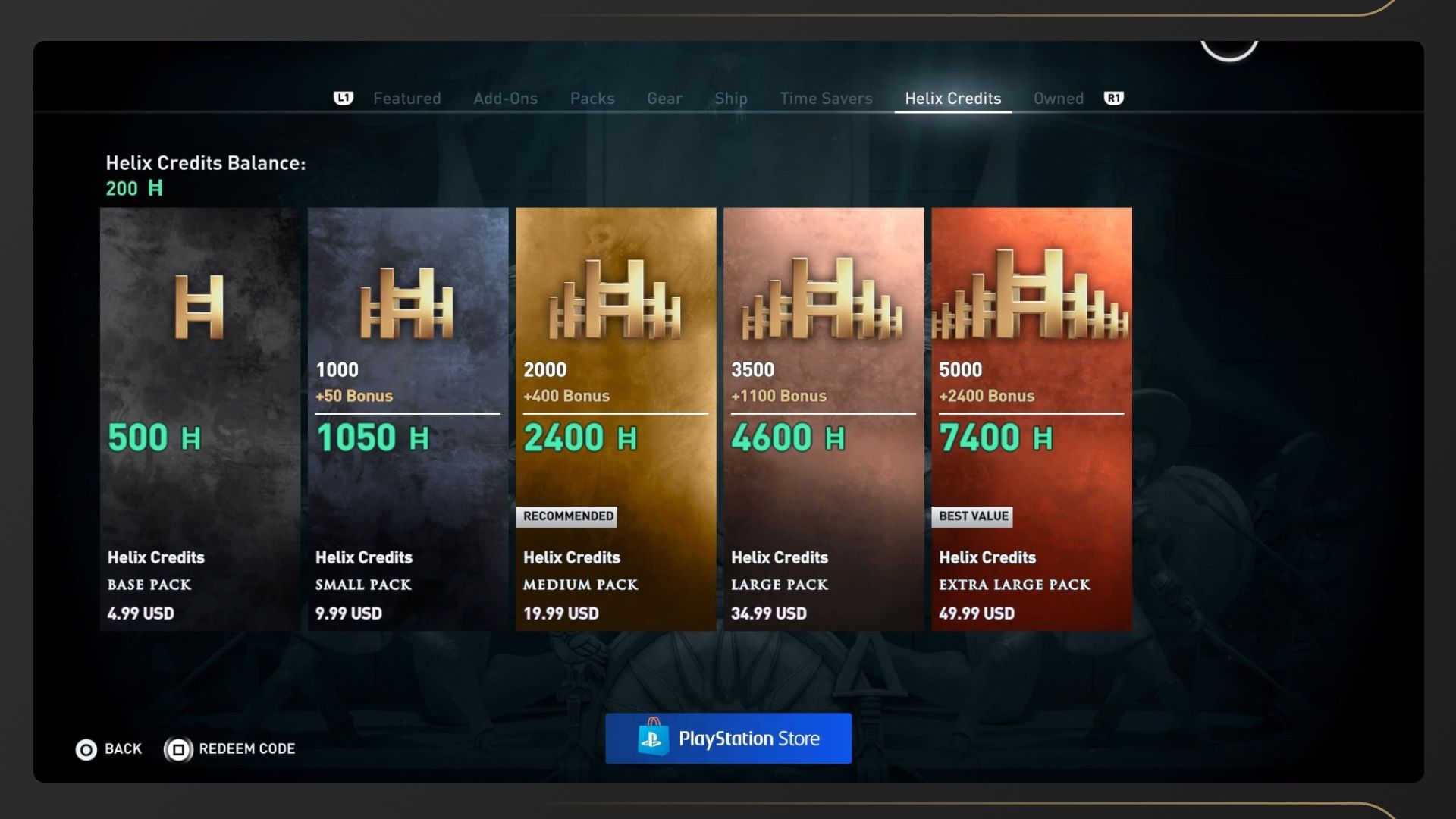Screen dimensions: 1456x819
Task: Select the Small Pack for 9.99 USD
Action: (408, 419)
